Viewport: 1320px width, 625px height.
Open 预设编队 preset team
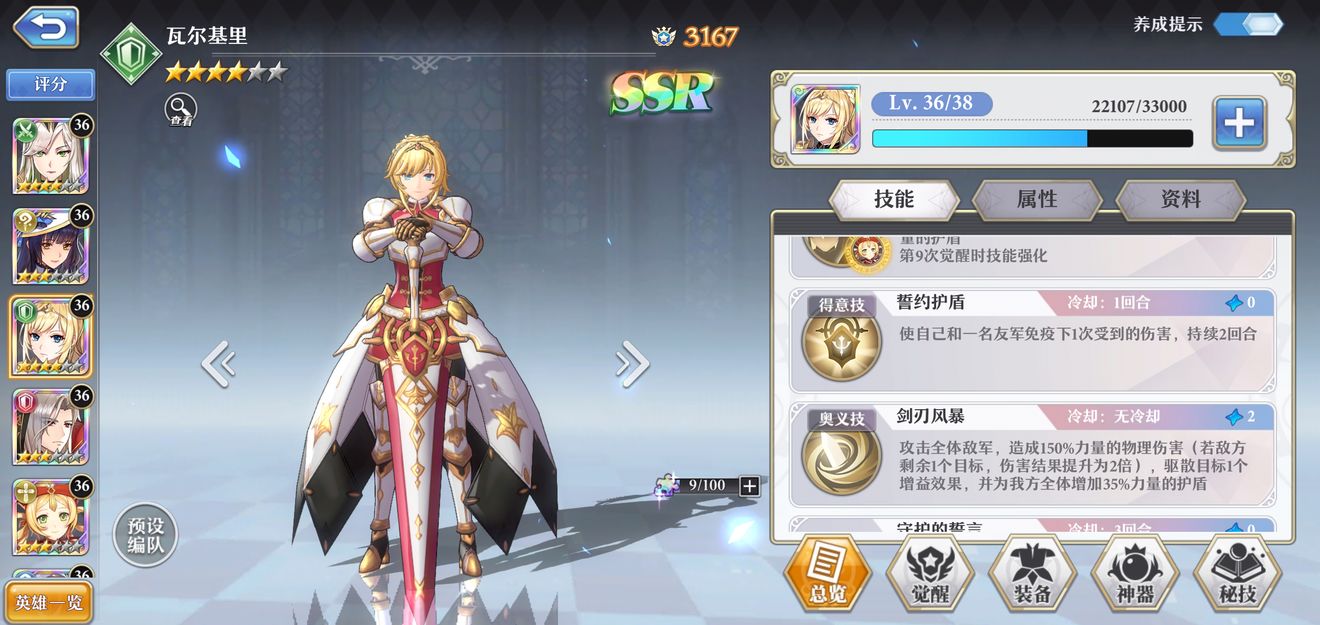pos(145,535)
